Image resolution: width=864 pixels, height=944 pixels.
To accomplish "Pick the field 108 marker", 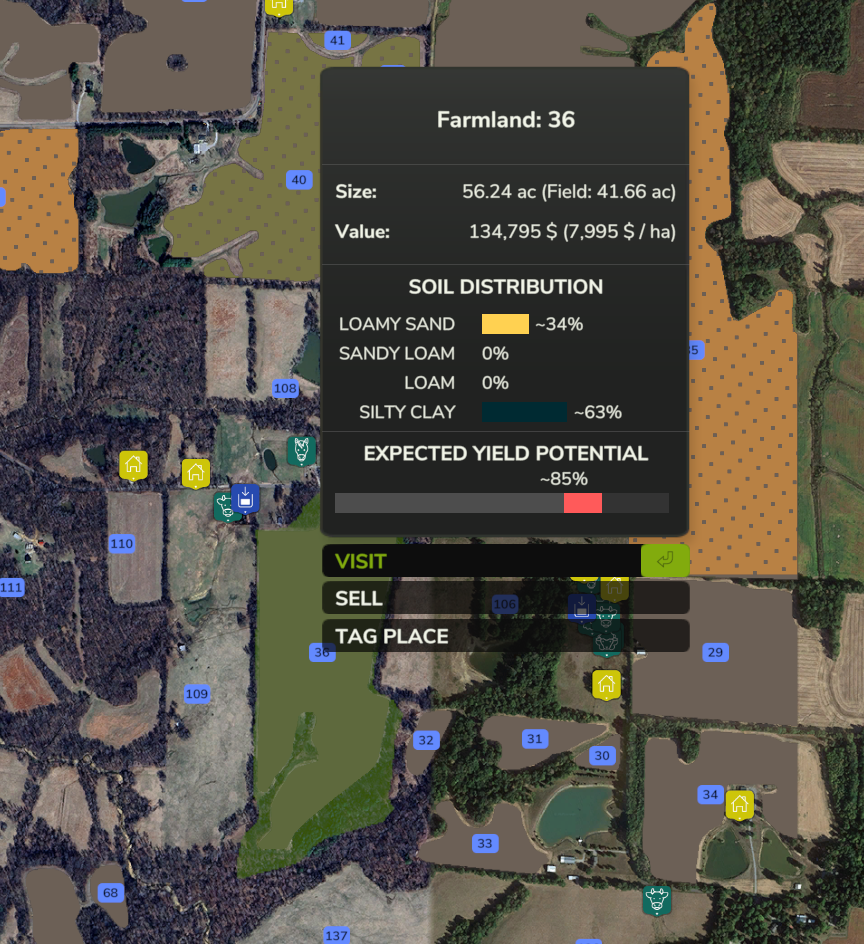I will click(285, 388).
